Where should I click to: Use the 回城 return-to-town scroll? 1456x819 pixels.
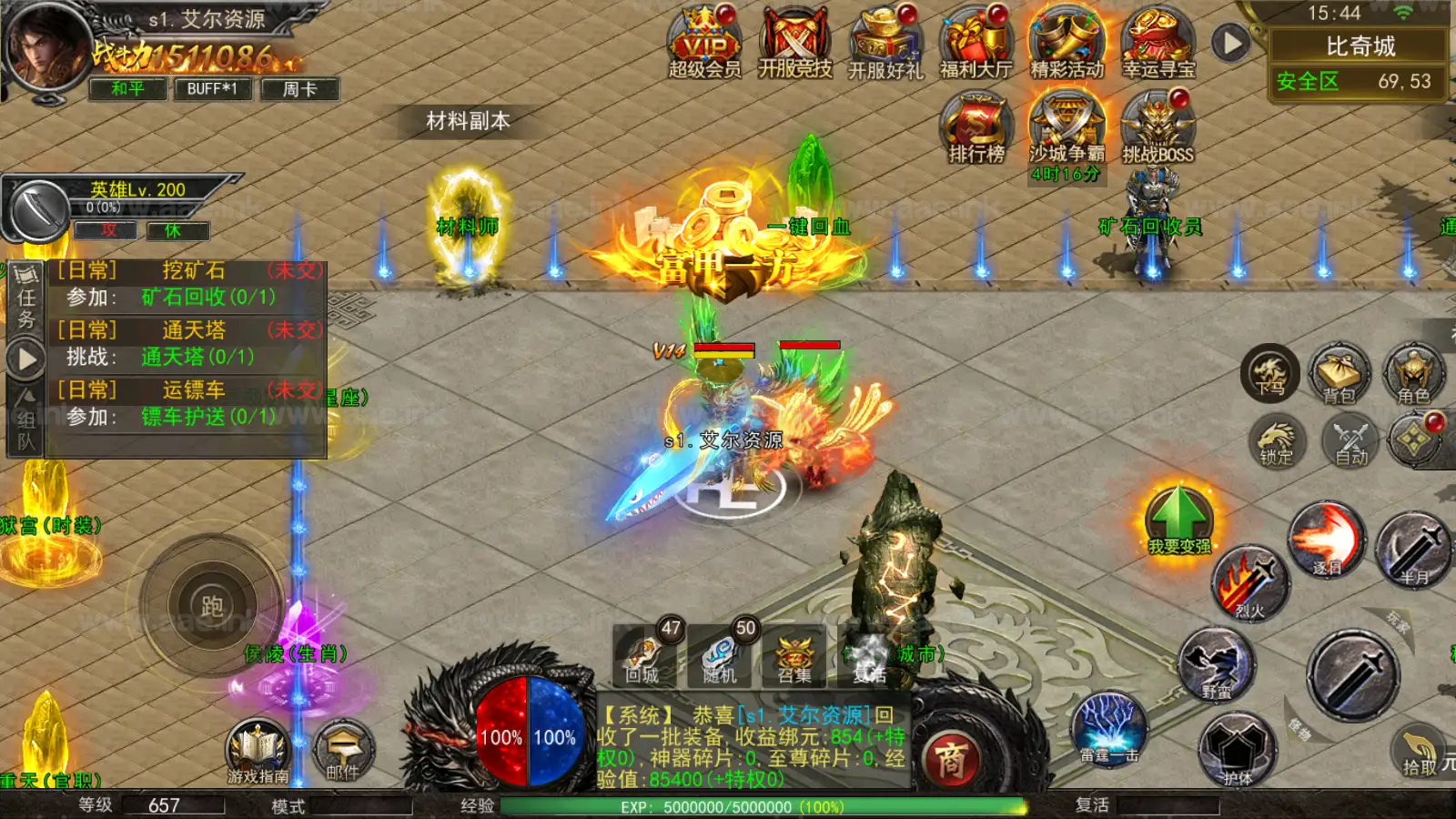click(643, 657)
